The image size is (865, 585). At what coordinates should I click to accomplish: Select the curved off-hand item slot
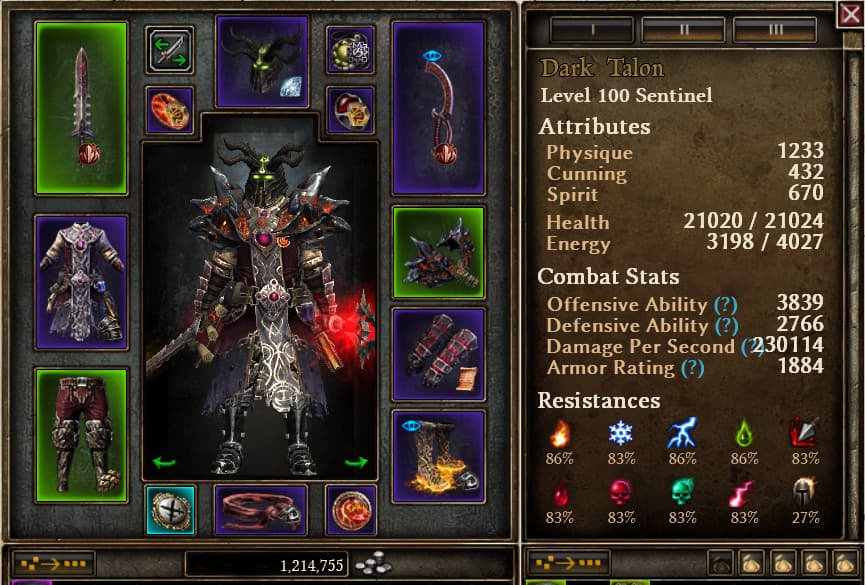click(x=438, y=108)
